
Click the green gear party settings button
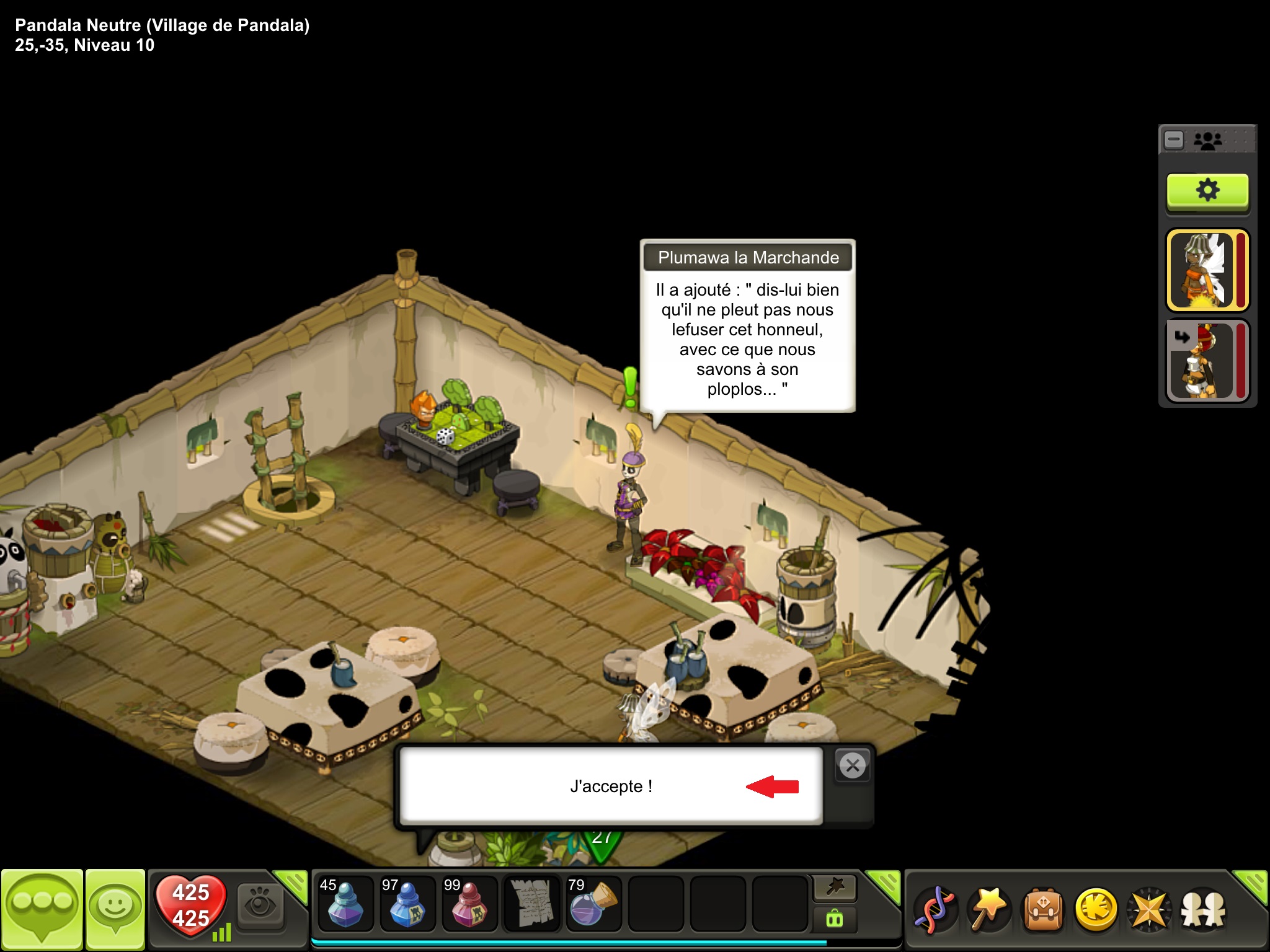point(1207,191)
